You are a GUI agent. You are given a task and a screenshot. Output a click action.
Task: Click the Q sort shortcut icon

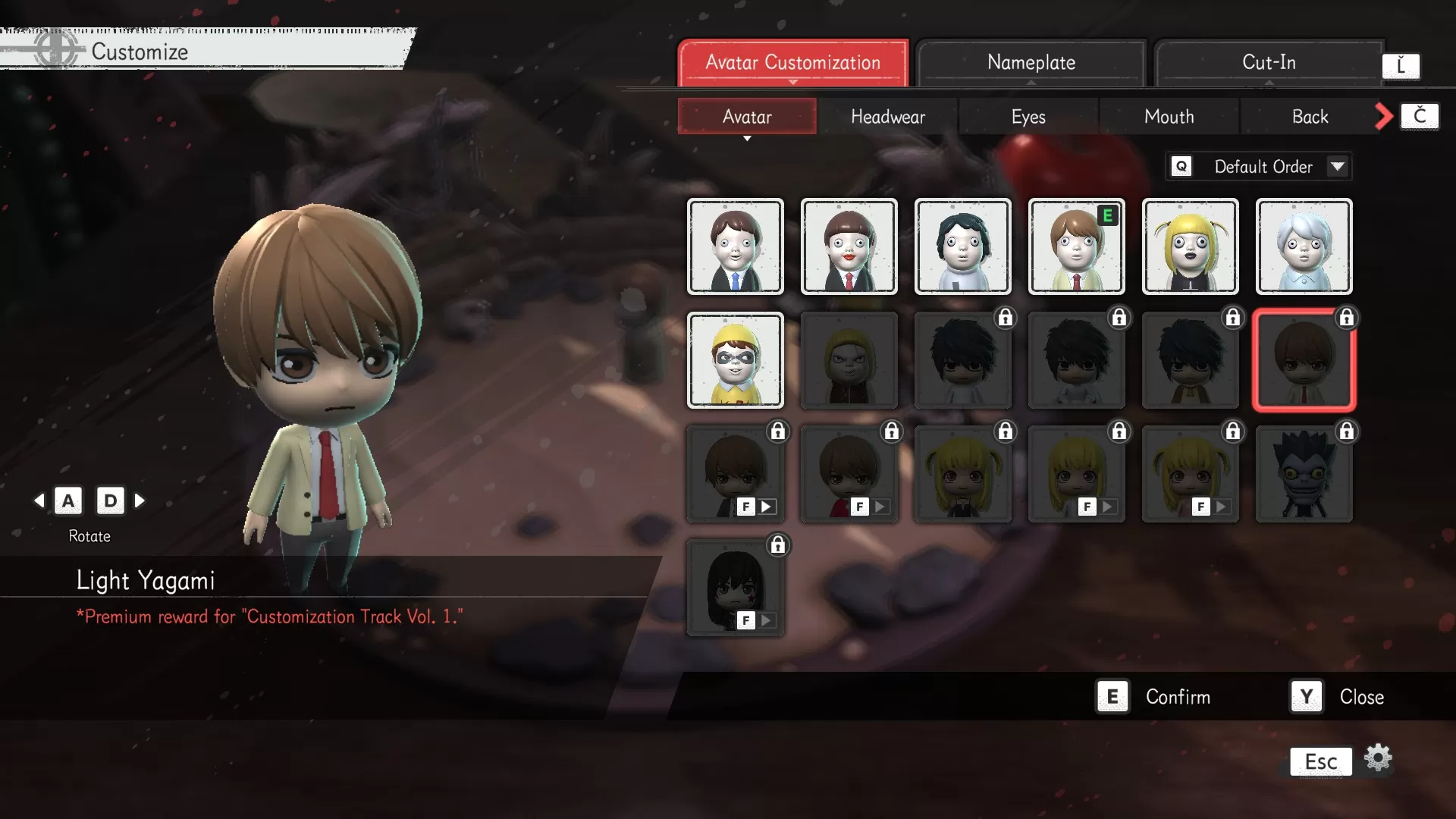click(1181, 166)
